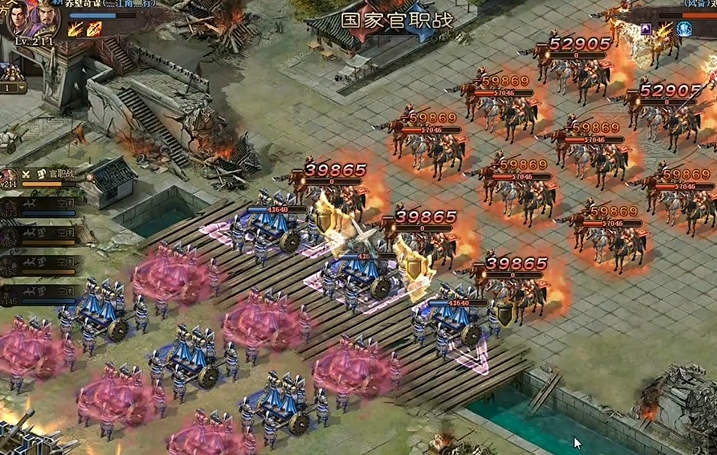Click the enemy's blue round skill icon

click(x=685, y=29)
